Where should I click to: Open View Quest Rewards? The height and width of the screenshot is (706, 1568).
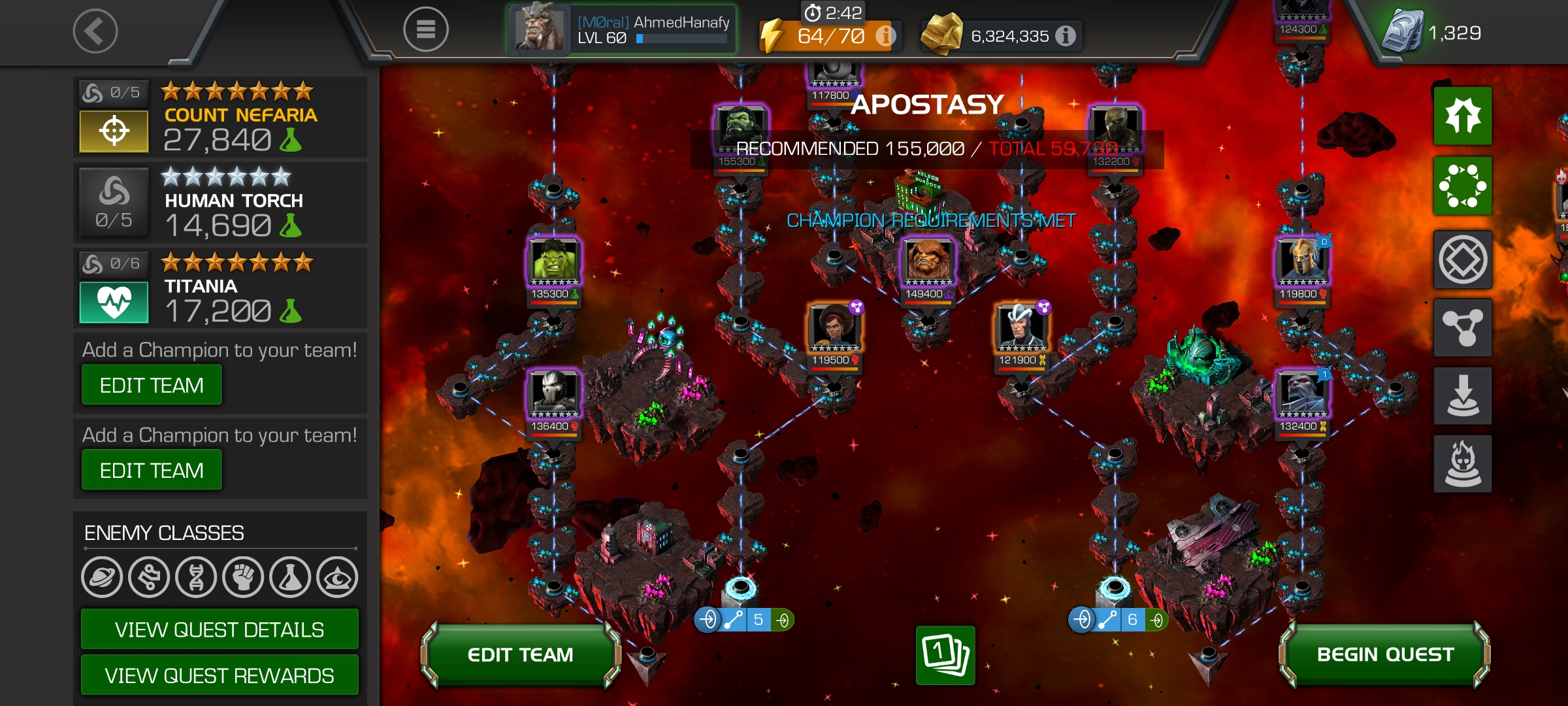click(220, 675)
